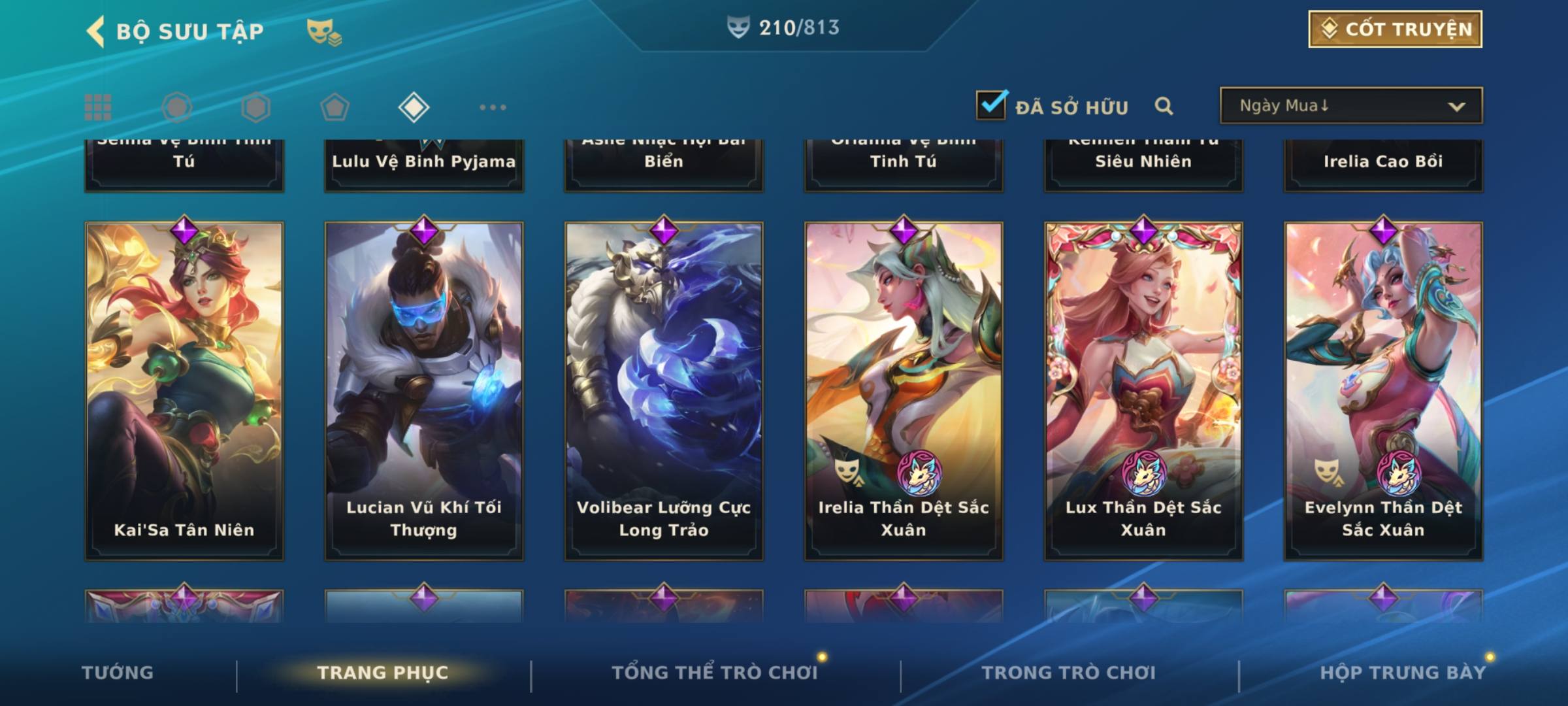Choose Lux Thần Dệt Sắc Xuân card

1143,391
